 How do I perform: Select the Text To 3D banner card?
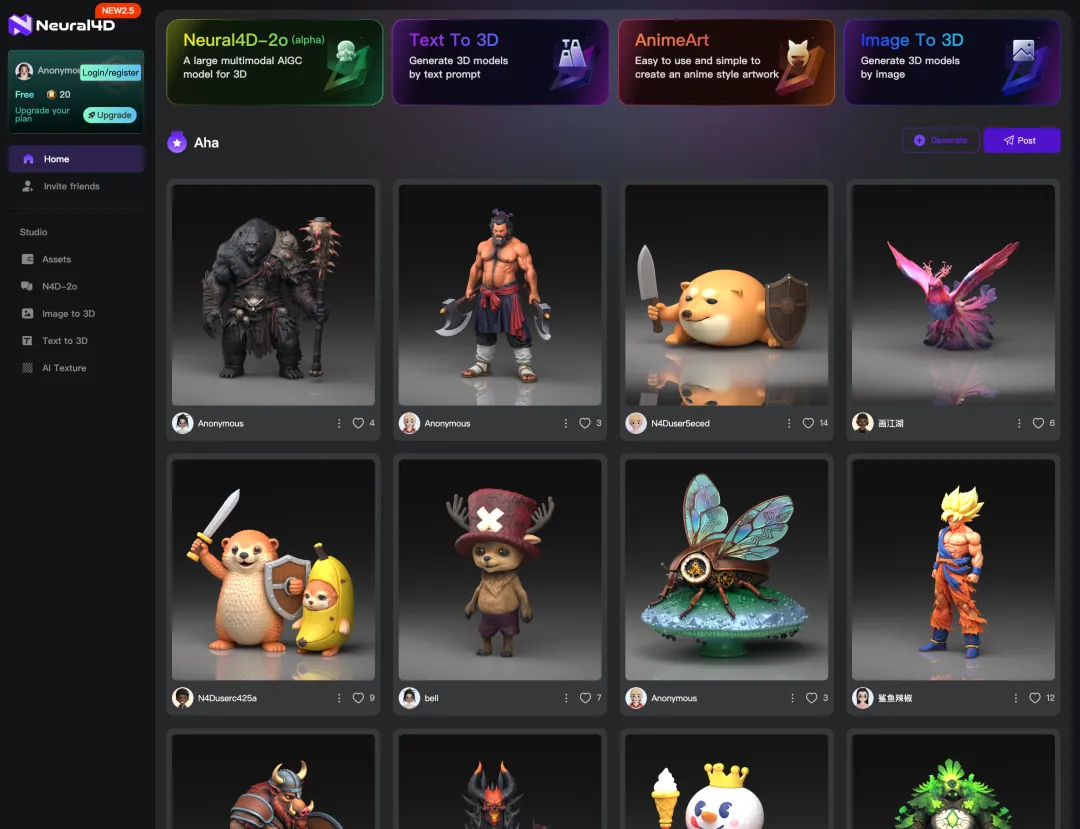[500, 62]
